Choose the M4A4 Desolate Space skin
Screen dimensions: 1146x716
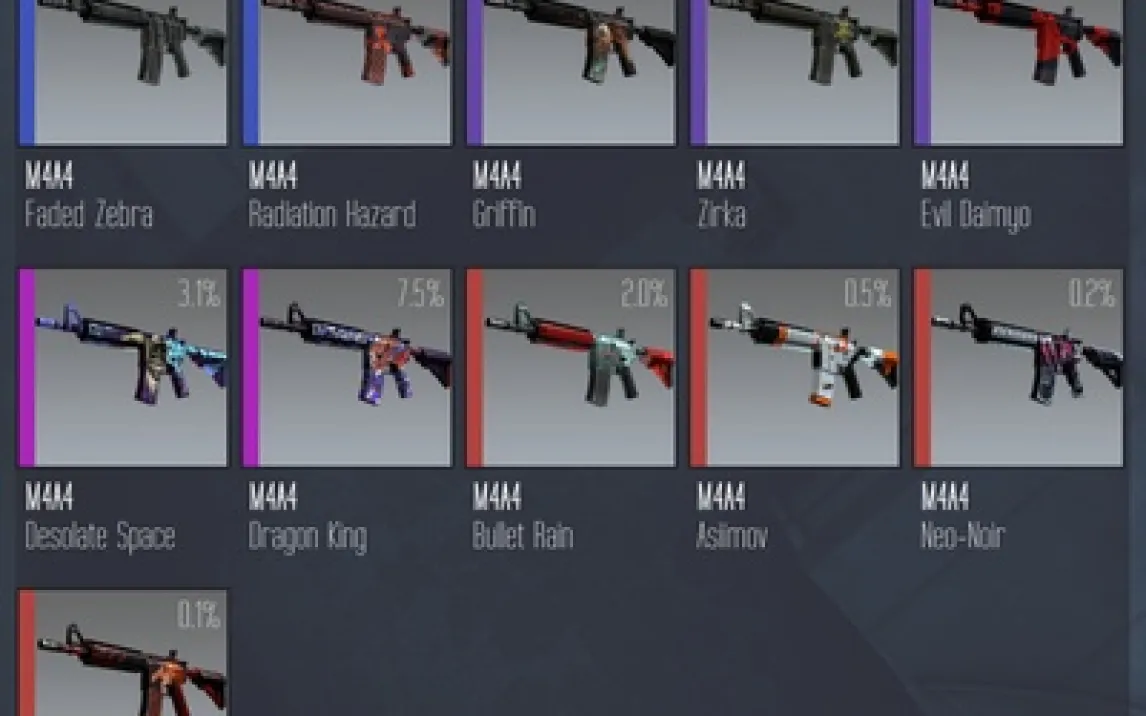[x=122, y=367]
